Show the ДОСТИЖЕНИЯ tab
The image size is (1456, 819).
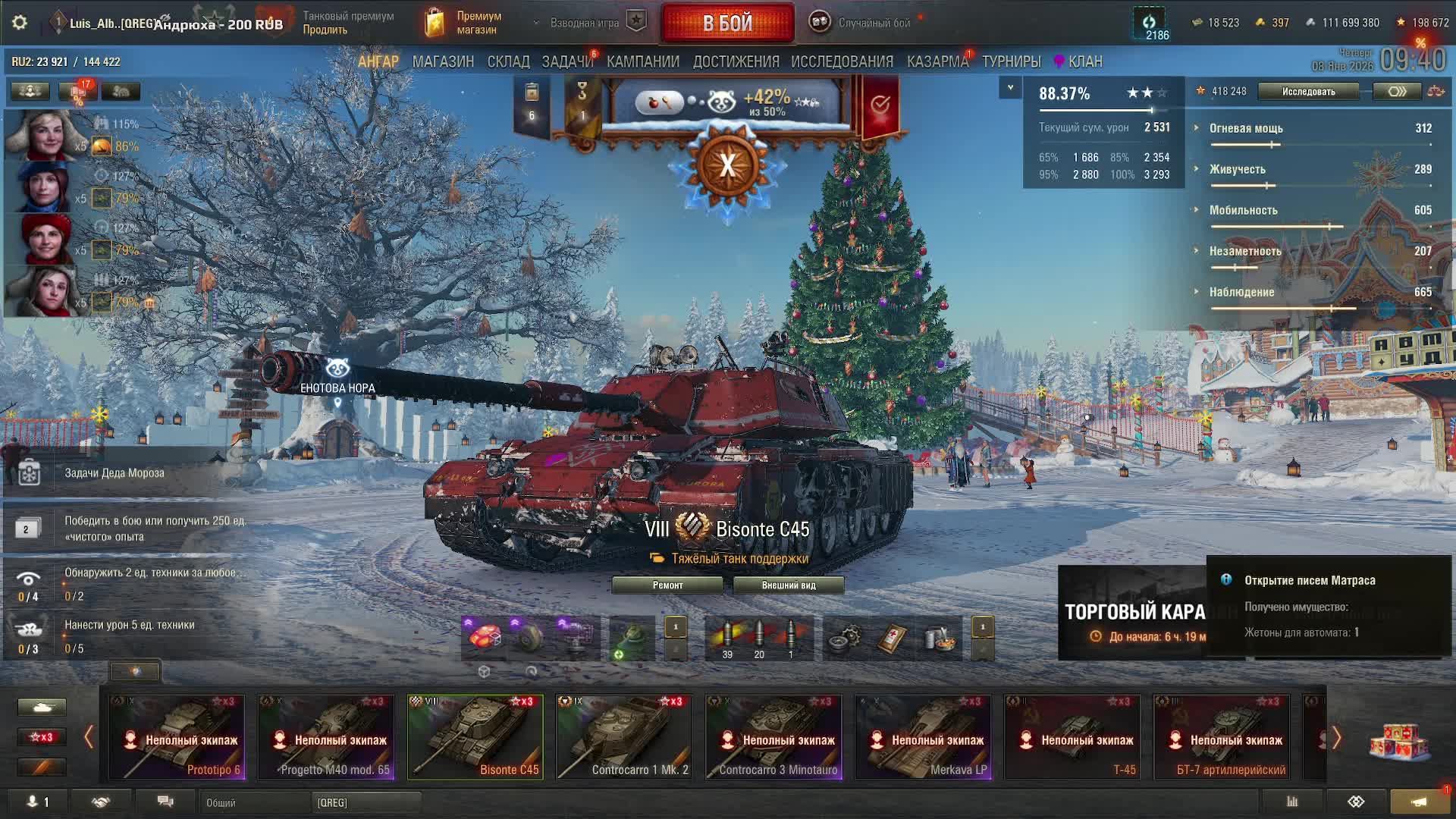coord(736,61)
